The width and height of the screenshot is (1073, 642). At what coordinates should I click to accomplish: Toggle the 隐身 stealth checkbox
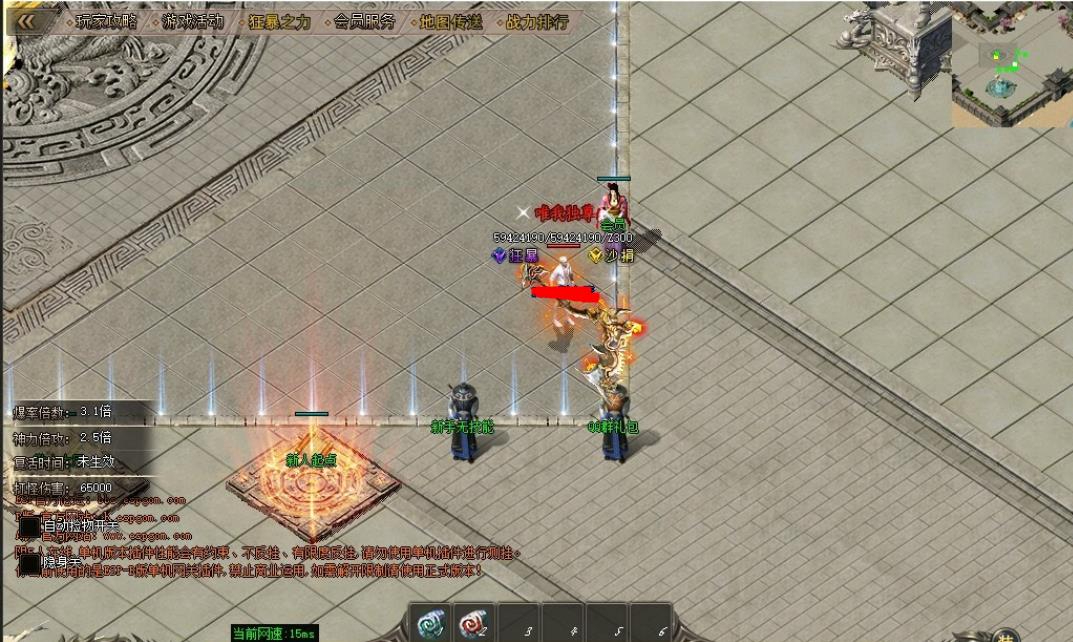31,564
